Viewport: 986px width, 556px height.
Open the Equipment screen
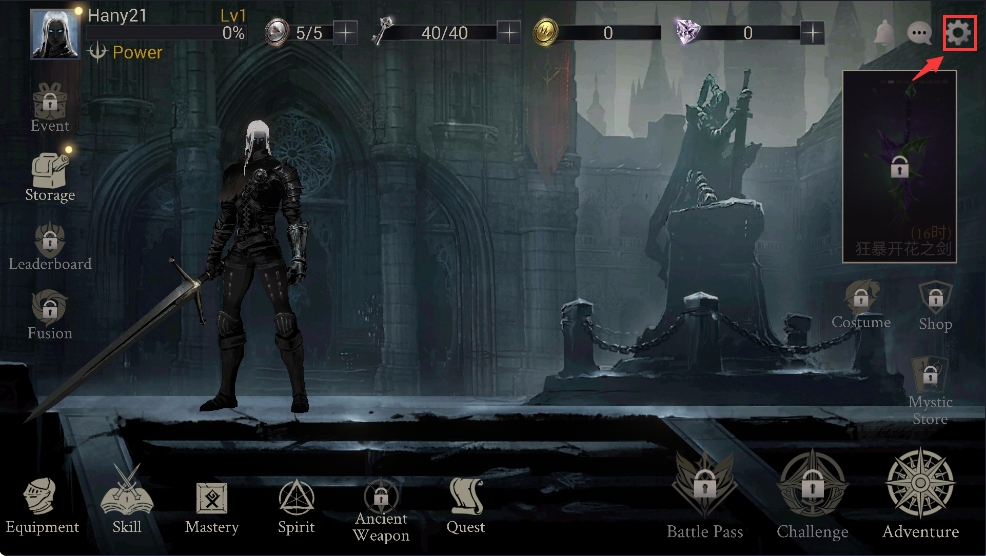[42, 503]
